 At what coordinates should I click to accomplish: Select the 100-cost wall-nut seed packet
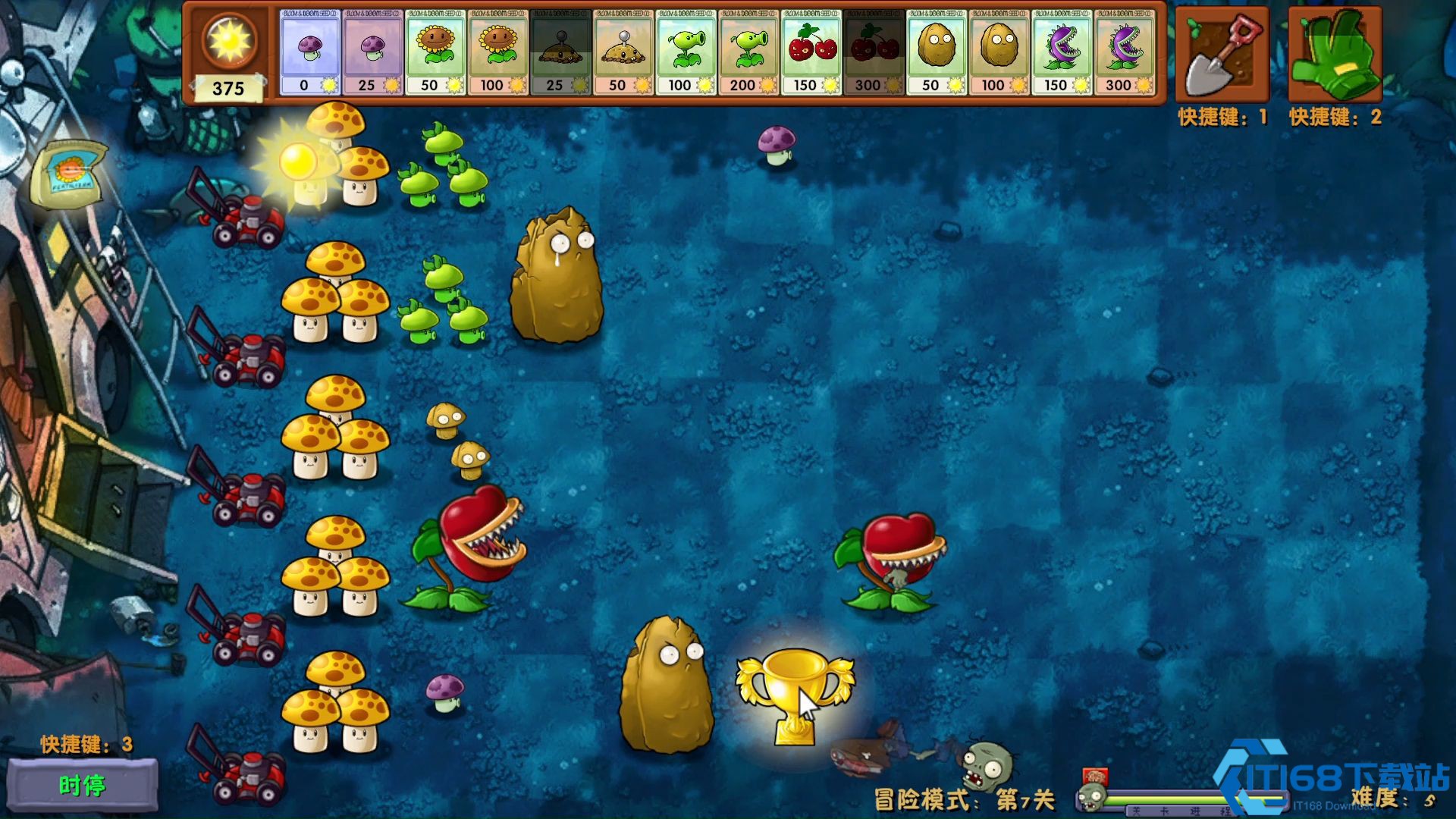pos(999,52)
